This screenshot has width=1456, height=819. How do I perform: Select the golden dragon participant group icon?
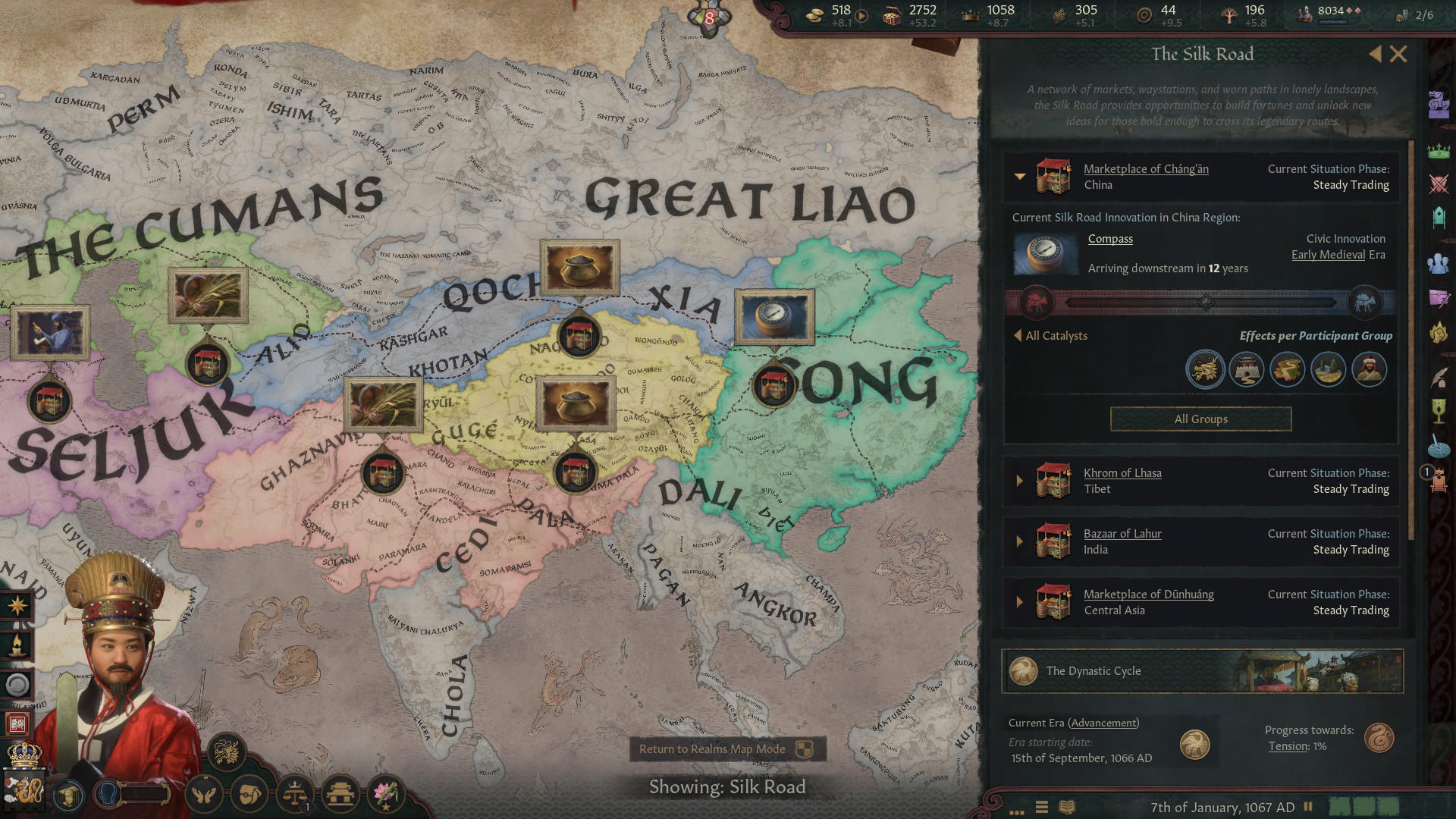[1205, 369]
